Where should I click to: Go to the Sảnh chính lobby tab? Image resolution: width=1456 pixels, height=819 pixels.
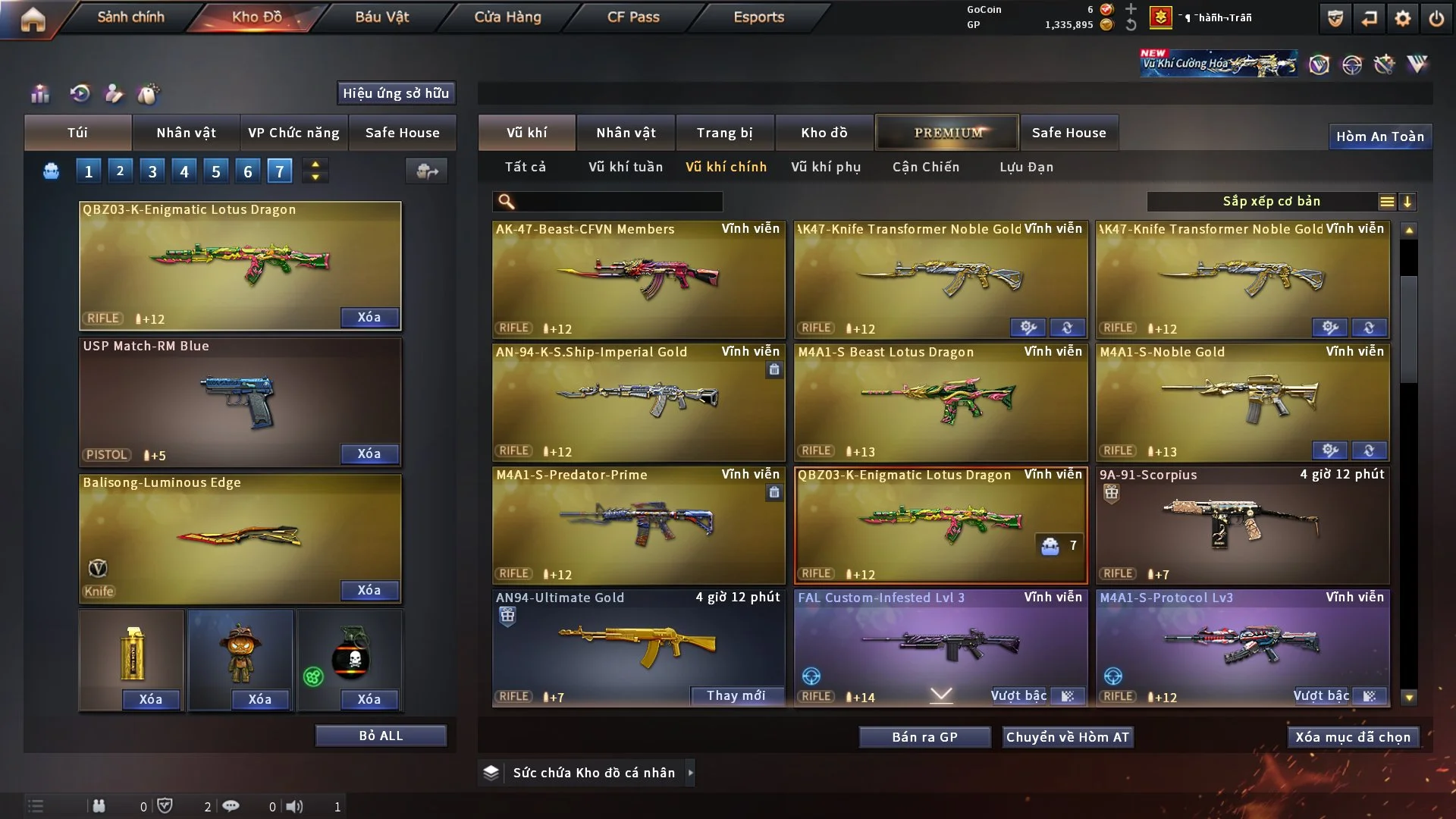[130, 17]
